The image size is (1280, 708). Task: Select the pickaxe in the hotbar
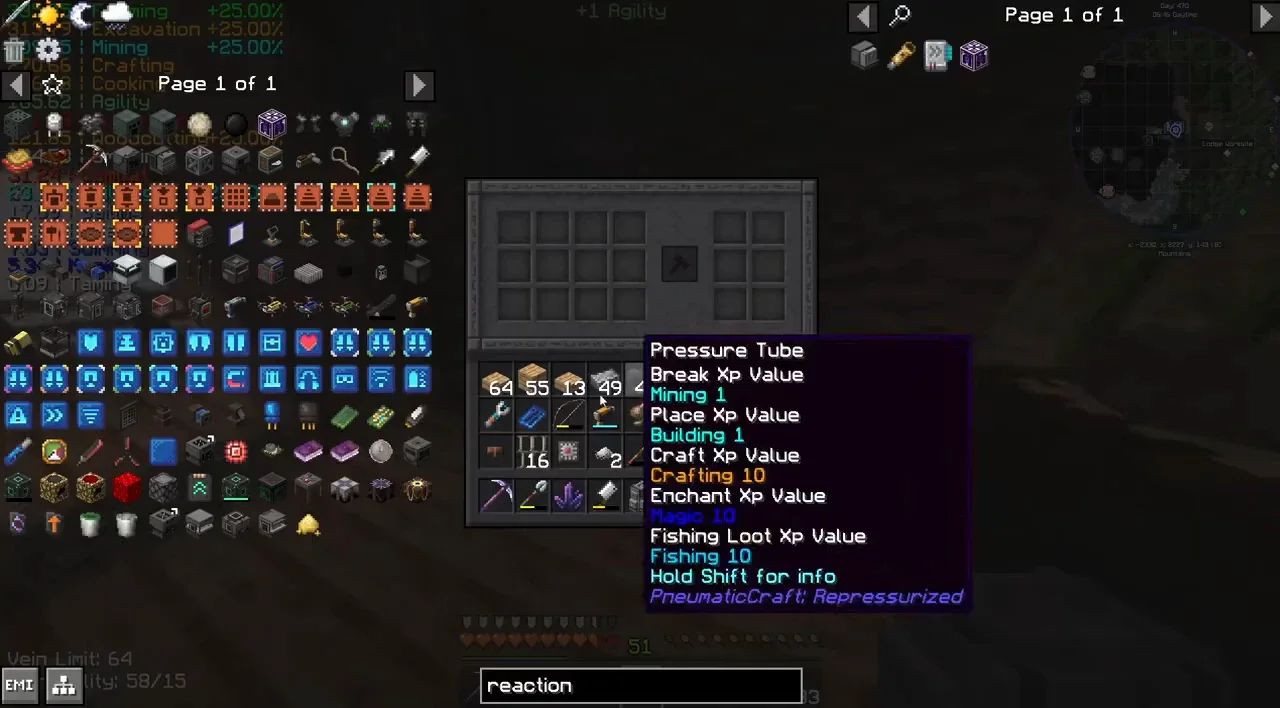point(497,495)
